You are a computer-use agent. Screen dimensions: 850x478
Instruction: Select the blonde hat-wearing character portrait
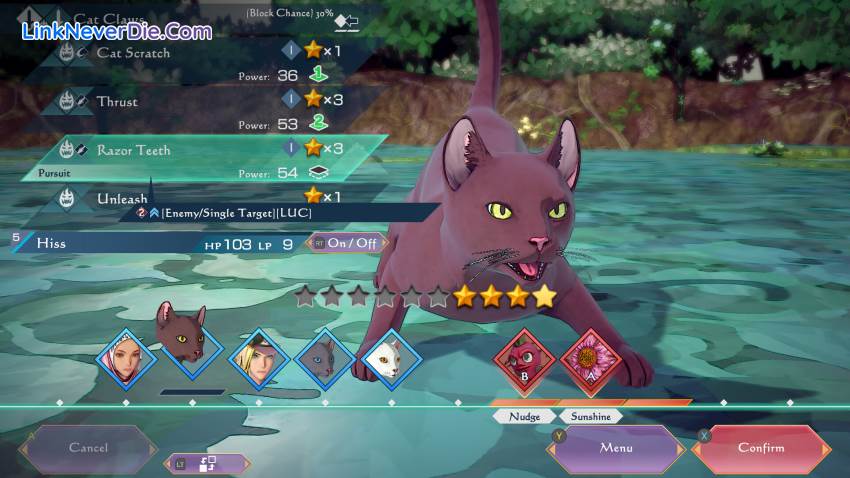[x=259, y=358]
